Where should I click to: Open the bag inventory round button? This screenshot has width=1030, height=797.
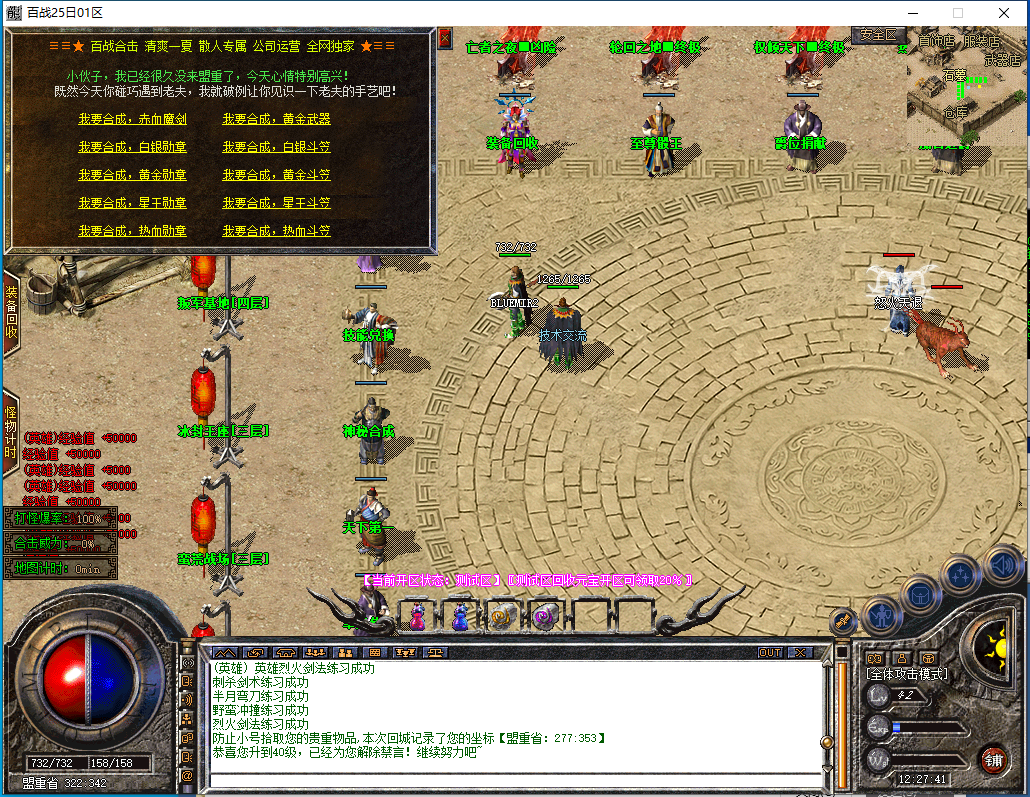921,594
